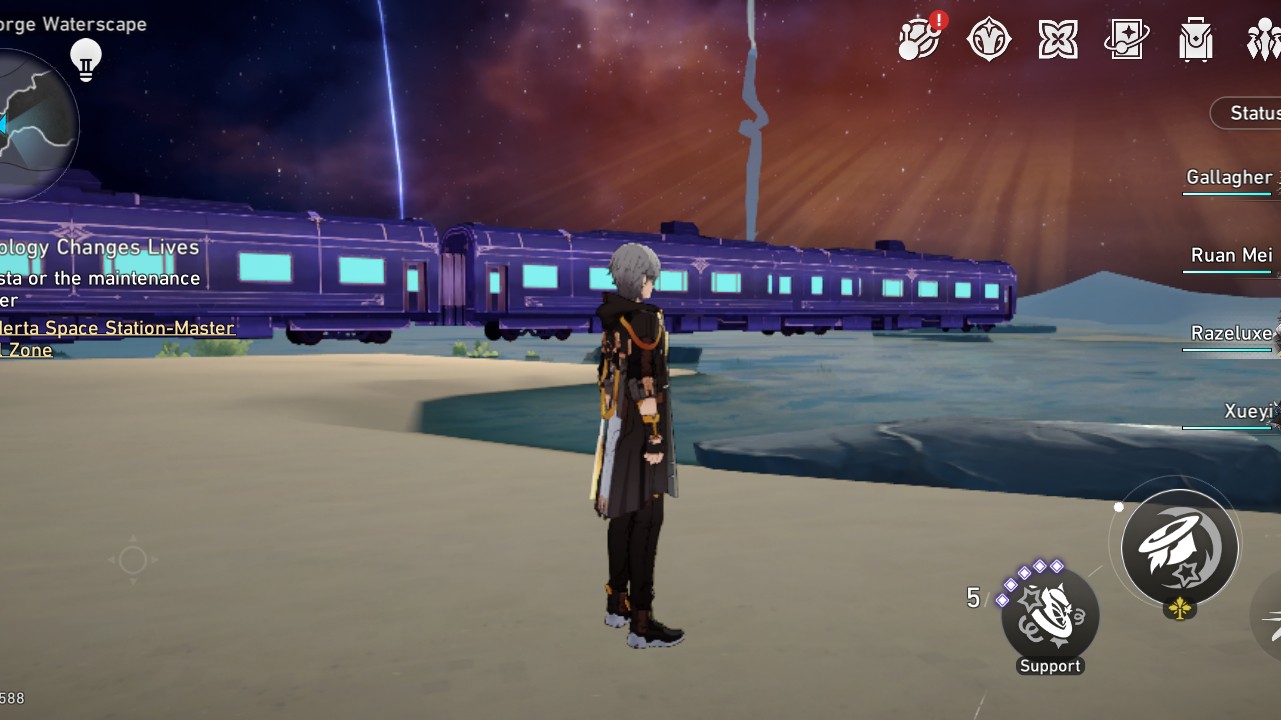Click the Support label under the skill icon
This screenshot has height=720, width=1281.
[x=1050, y=665]
